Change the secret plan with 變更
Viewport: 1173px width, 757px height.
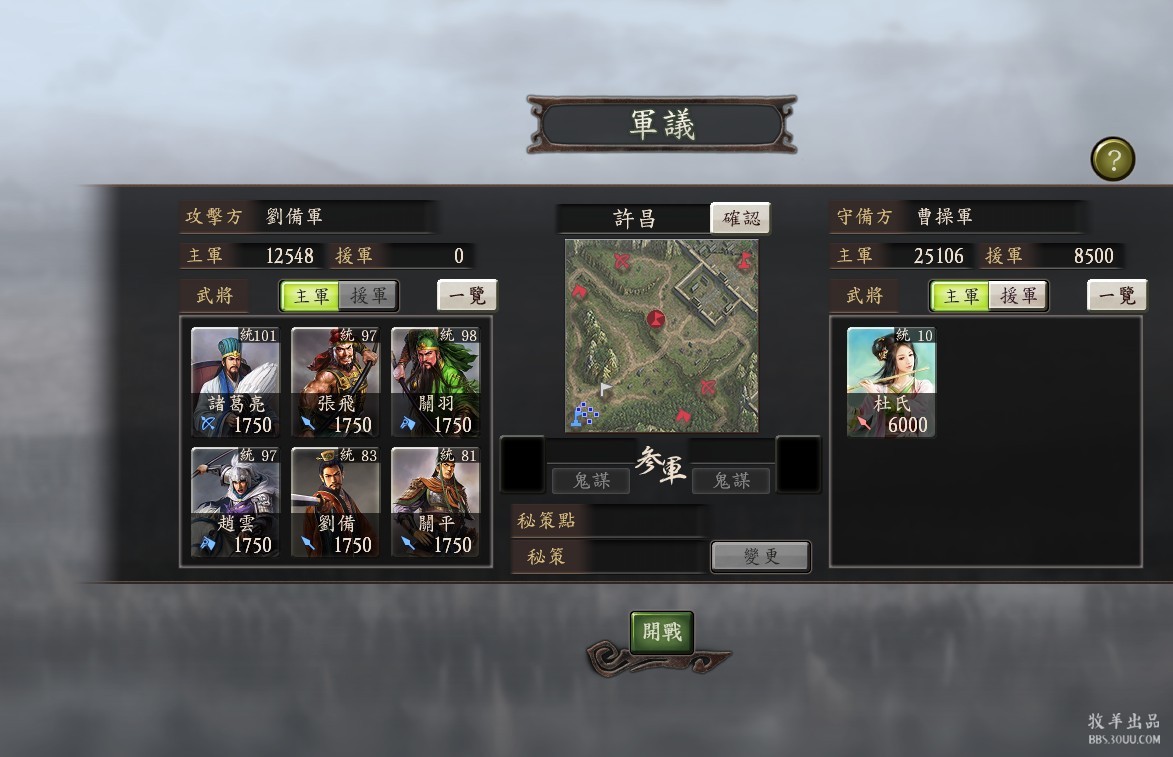pos(760,557)
